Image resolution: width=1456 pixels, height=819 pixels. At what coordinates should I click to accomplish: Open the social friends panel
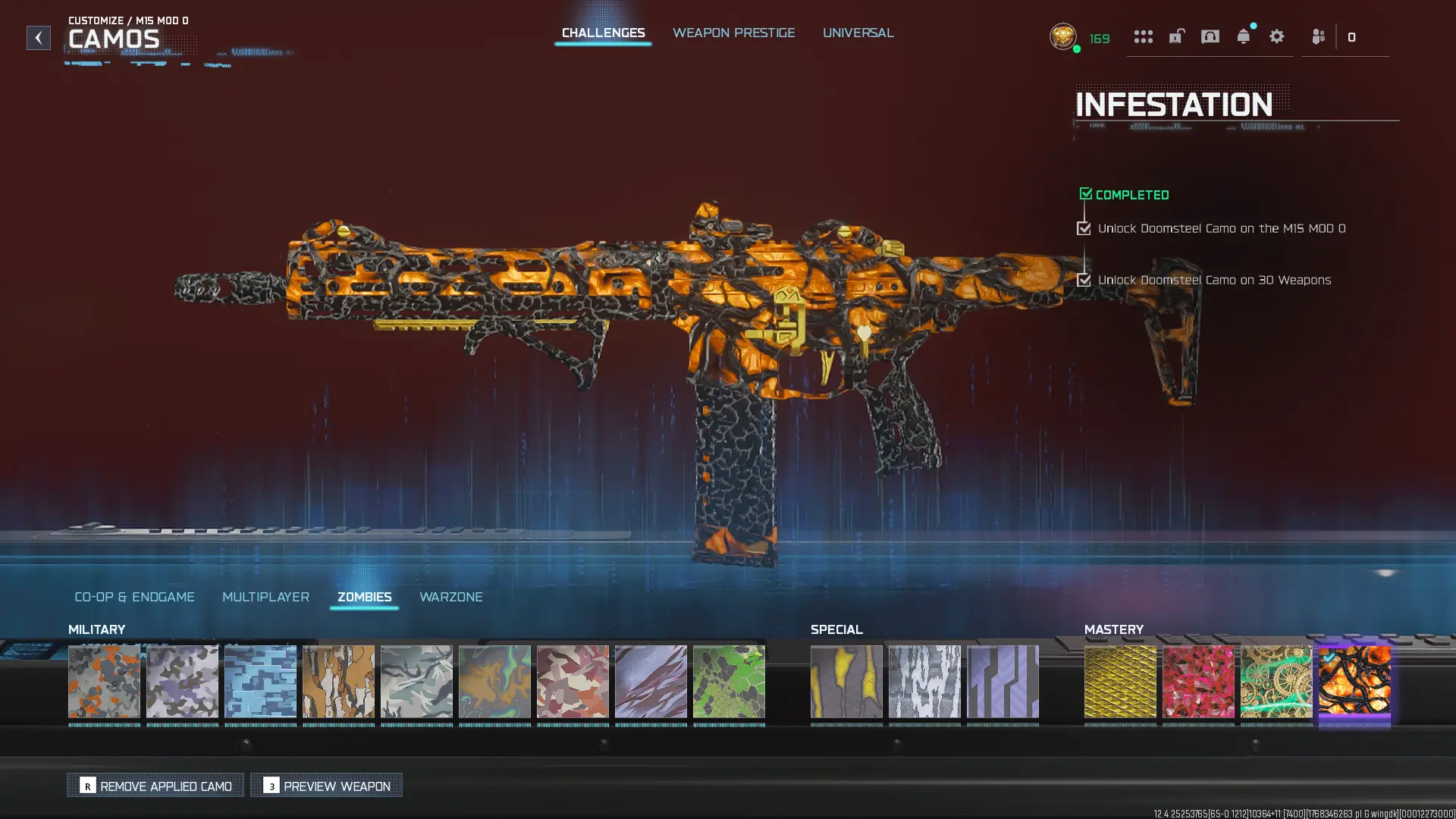1317,36
